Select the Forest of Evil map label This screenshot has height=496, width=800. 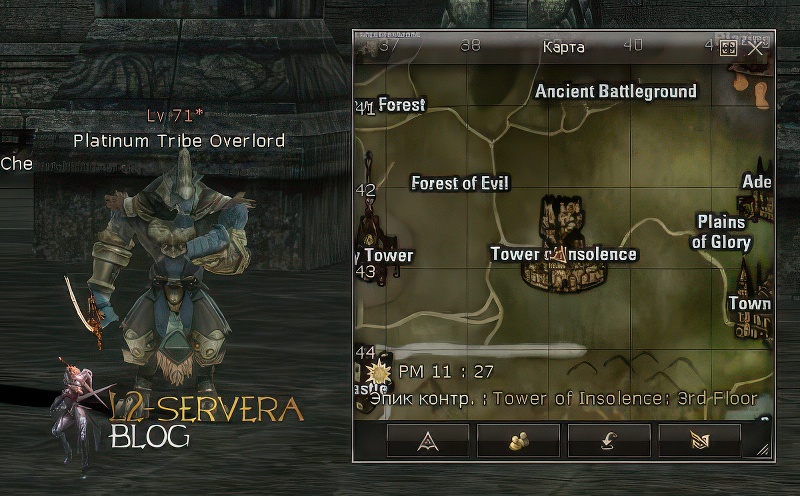pyautogui.click(x=460, y=183)
